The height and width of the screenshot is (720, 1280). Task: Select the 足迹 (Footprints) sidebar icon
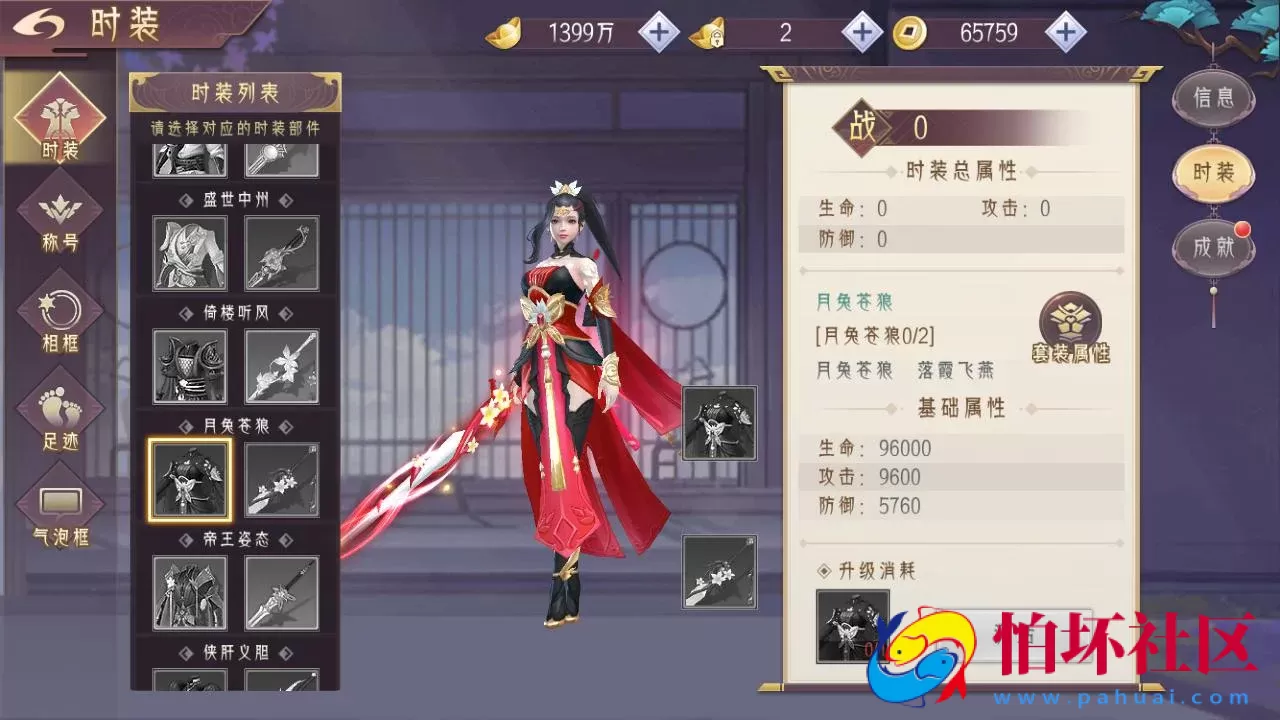(x=58, y=410)
